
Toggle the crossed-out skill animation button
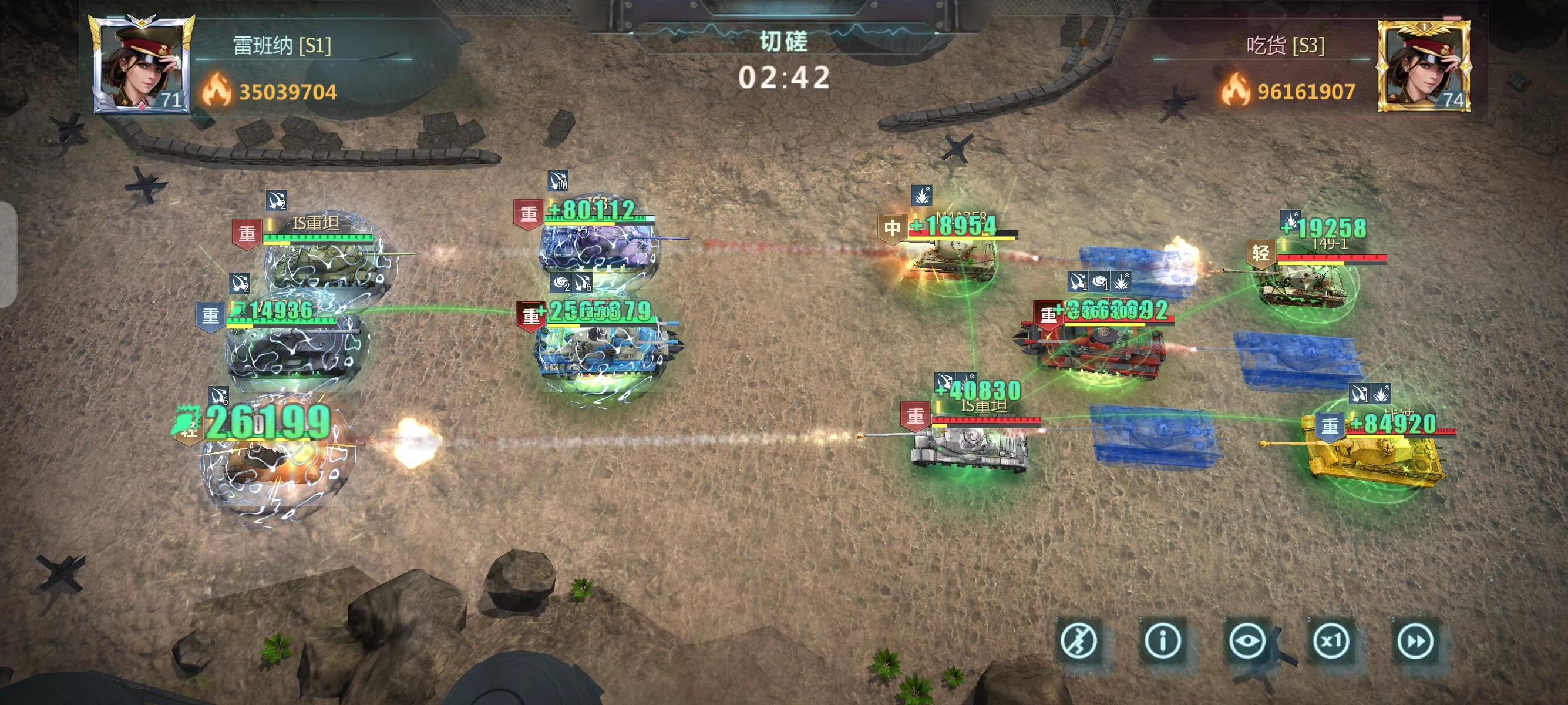[x=1079, y=641]
